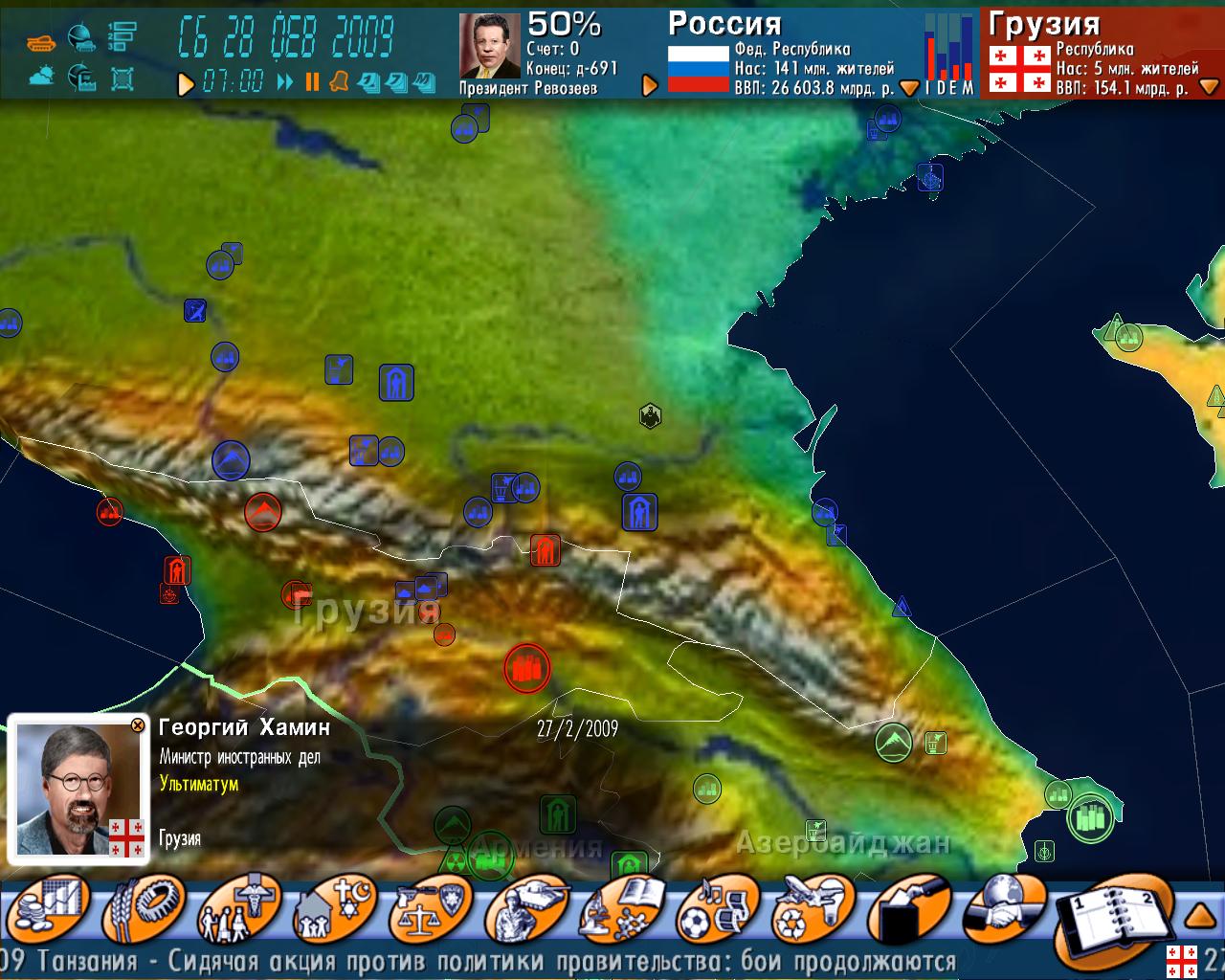
Task: Pause the game with the orange pause button
Action: click(312, 82)
